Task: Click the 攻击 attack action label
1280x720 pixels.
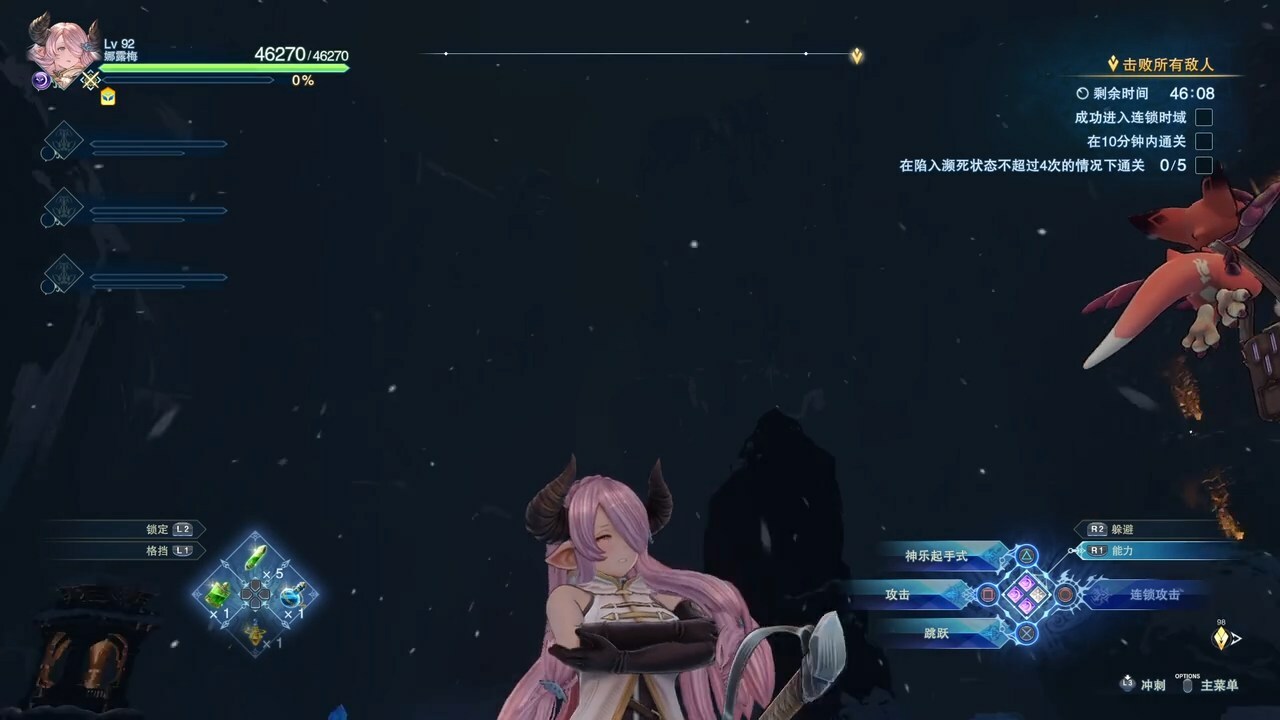Action: tap(897, 595)
